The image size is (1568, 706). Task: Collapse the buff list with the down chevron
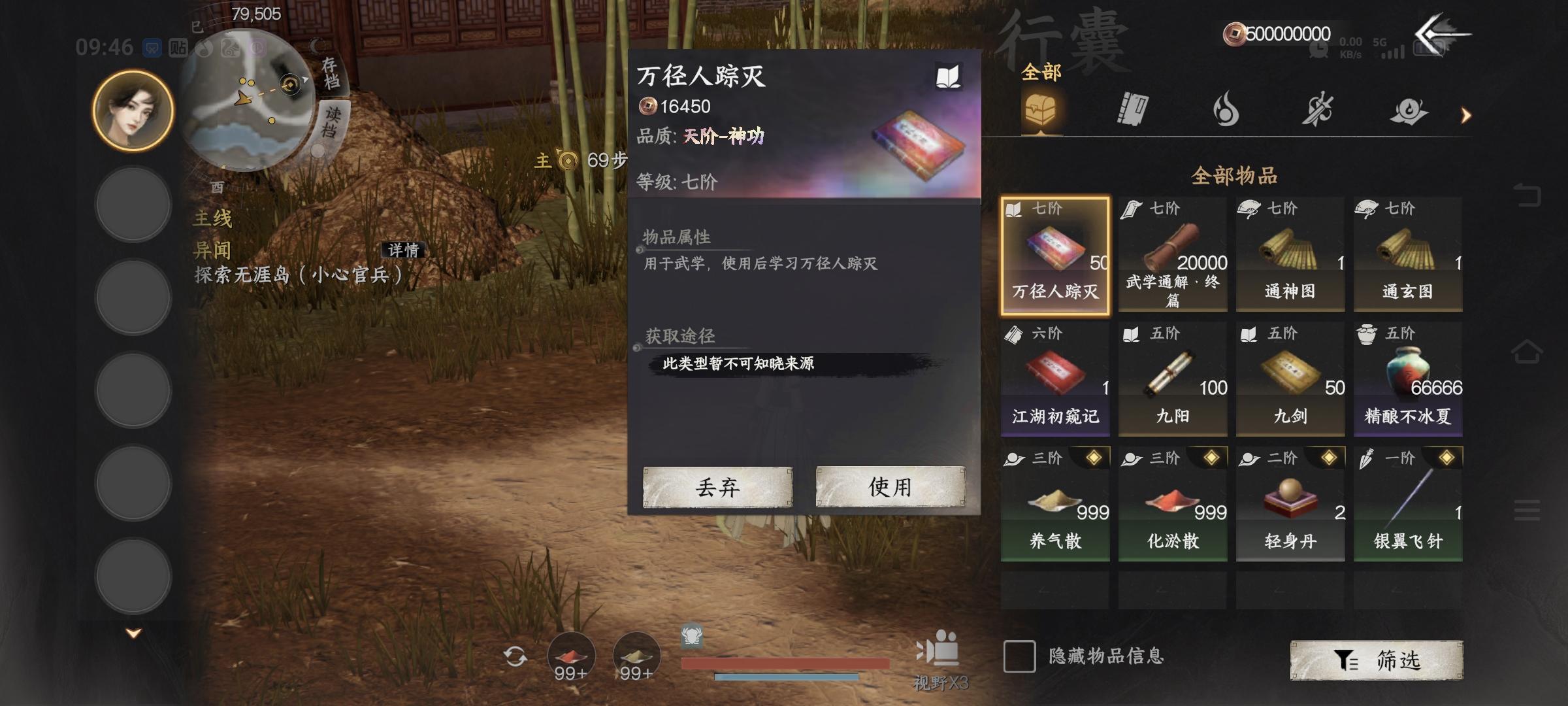pyautogui.click(x=133, y=633)
